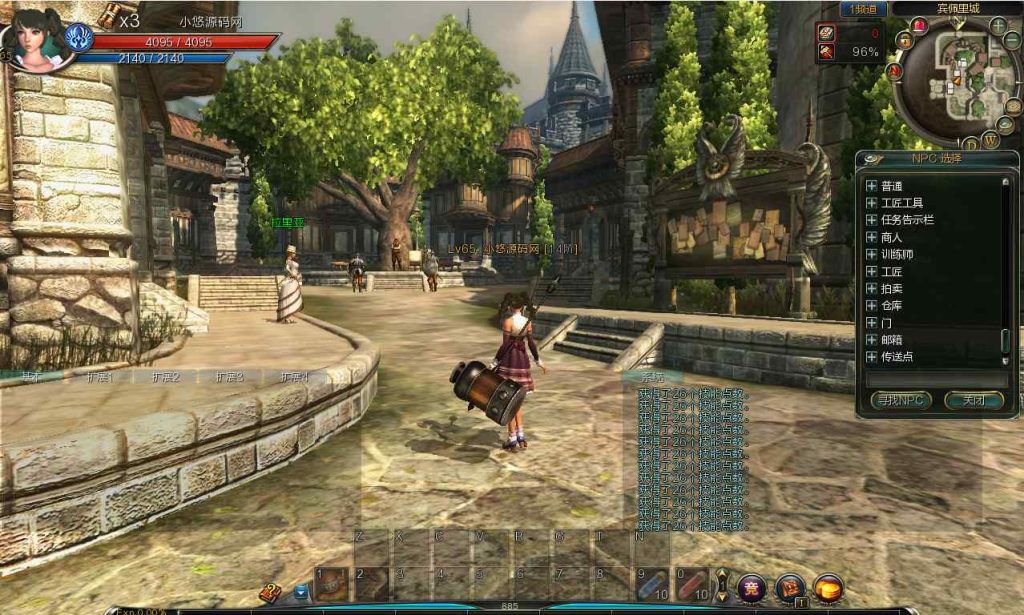The image size is (1024, 615).
Task: Open the 1频道 channel selector
Action: 863,9
